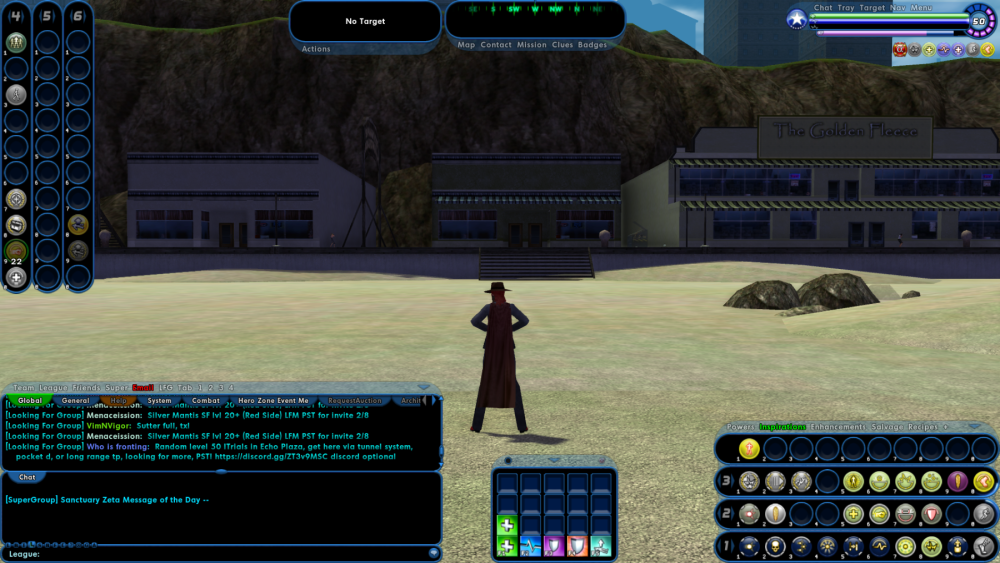The image size is (1000, 563).
Task: Open the Enhancements tab
Action: [838, 427]
